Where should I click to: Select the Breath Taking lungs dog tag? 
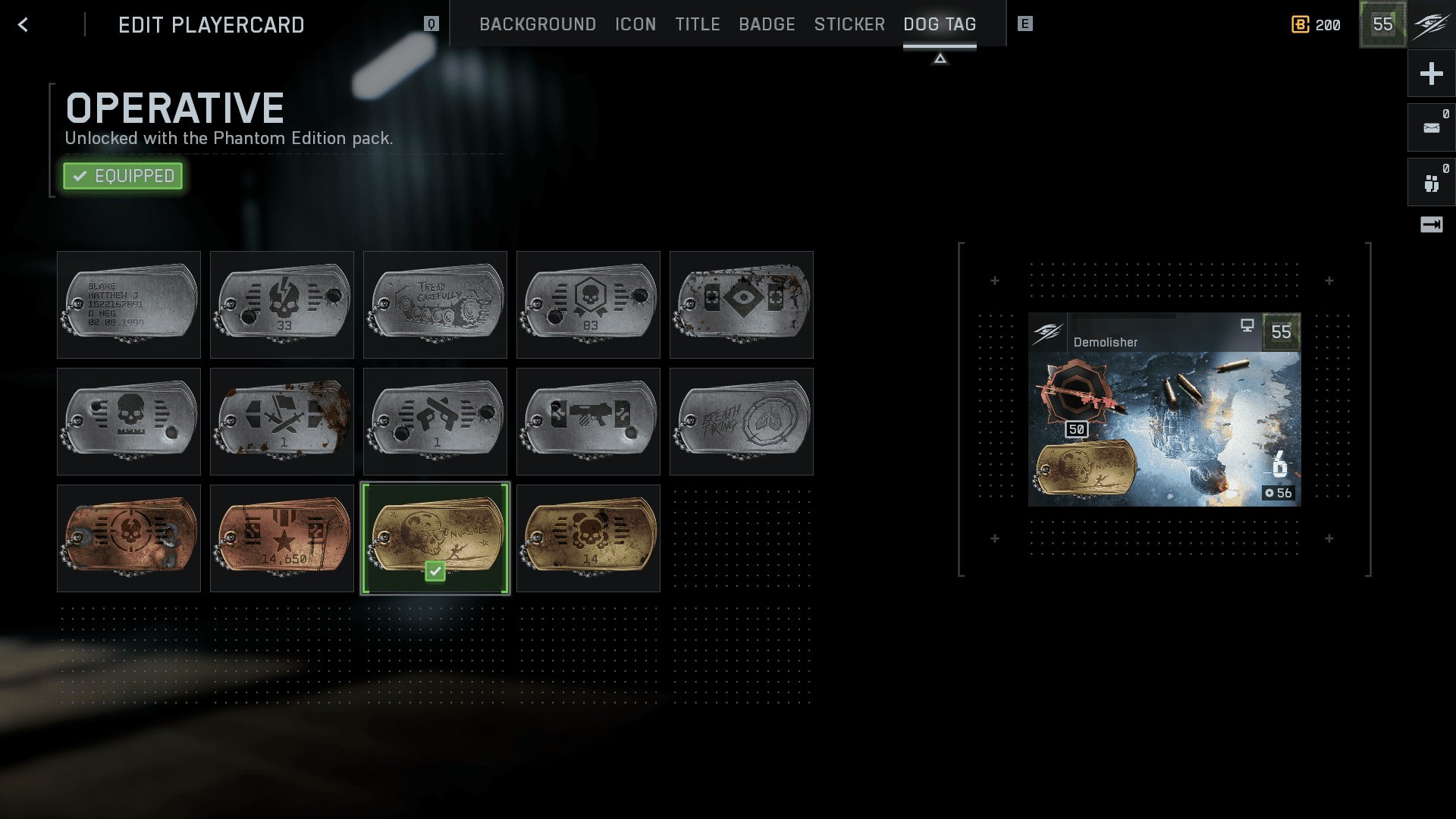pyautogui.click(x=742, y=422)
